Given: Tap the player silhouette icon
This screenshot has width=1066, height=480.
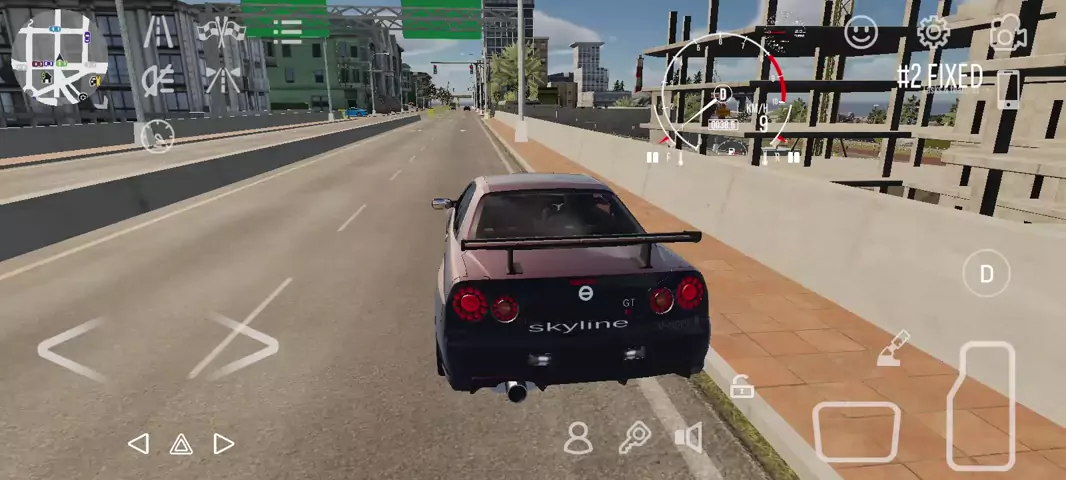Looking at the screenshot, I should coord(578,438).
